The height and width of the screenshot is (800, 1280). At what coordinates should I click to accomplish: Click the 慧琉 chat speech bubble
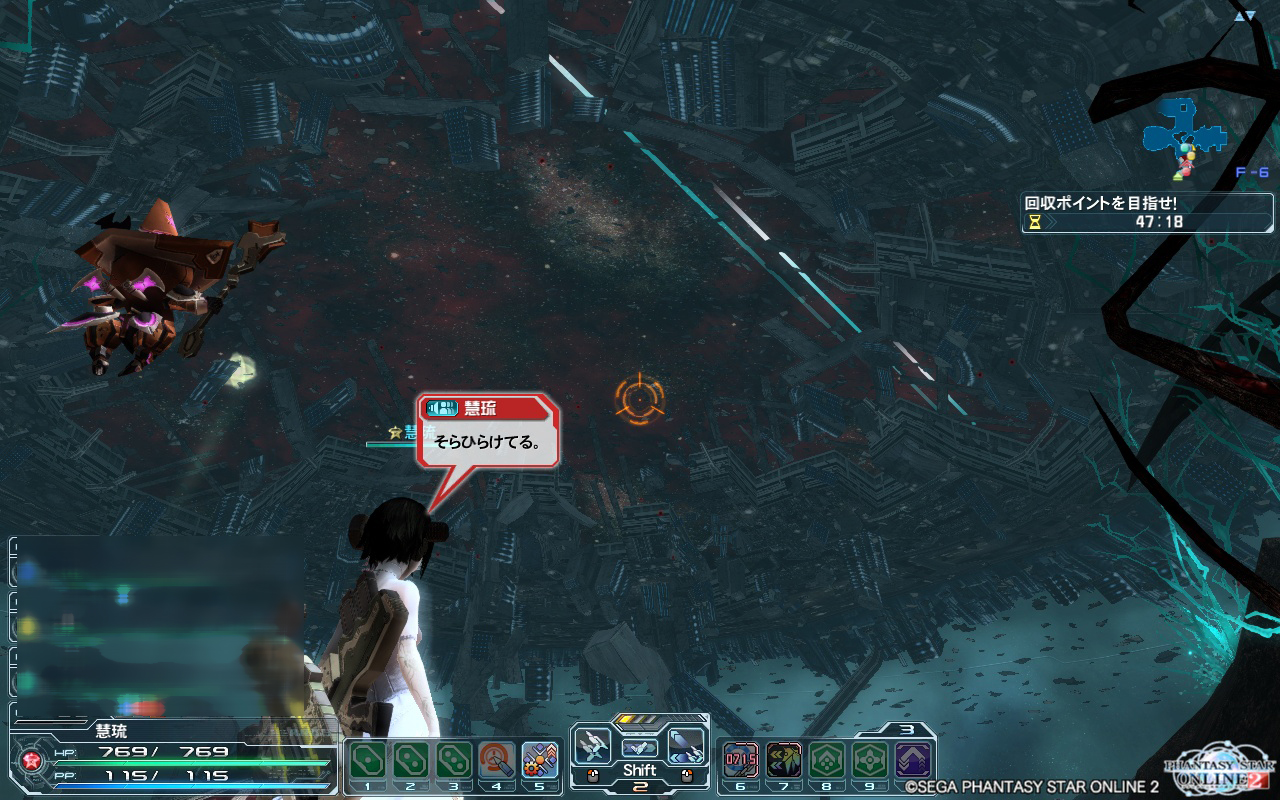click(x=488, y=441)
